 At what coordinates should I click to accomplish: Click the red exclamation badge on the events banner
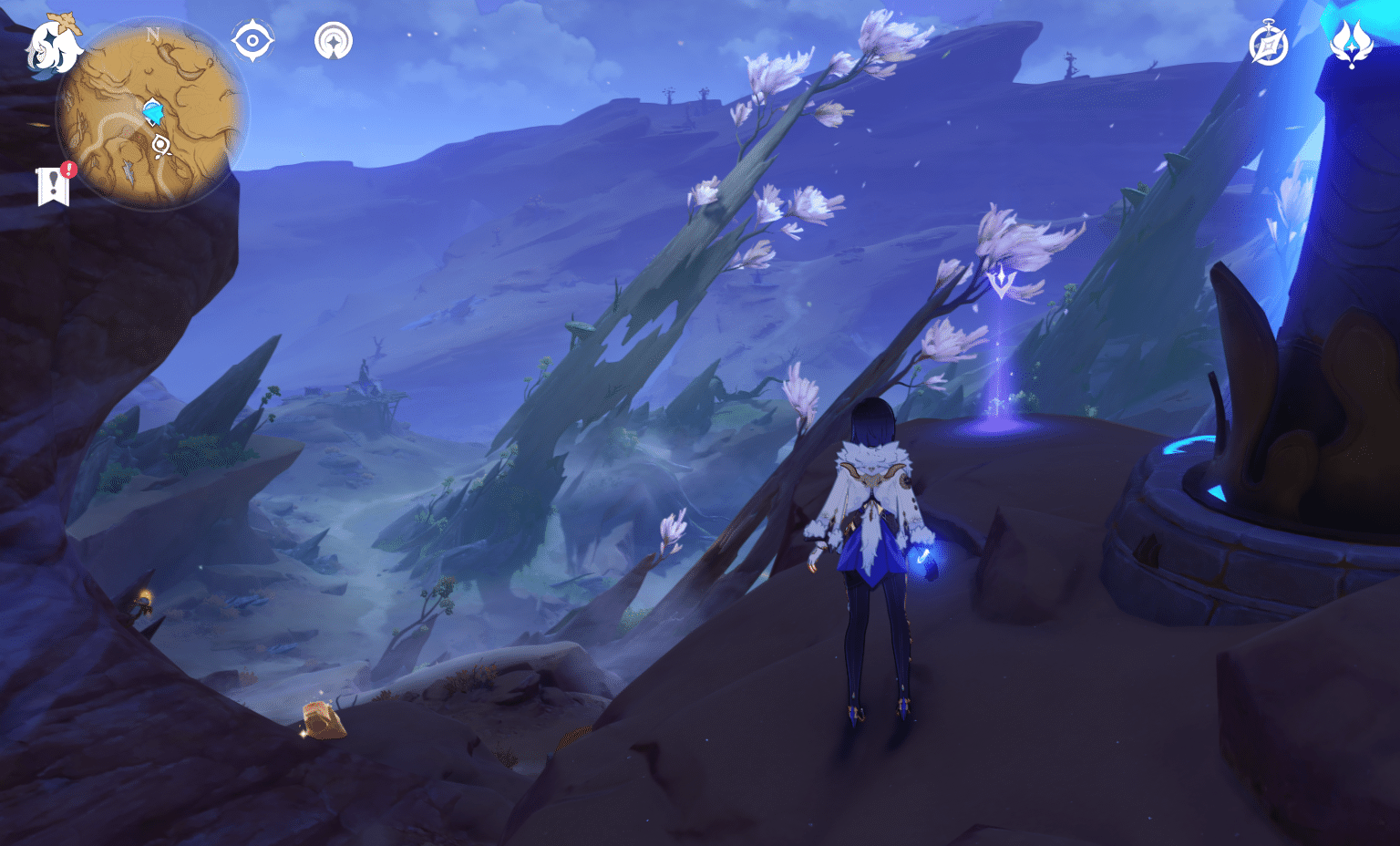click(x=67, y=169)
